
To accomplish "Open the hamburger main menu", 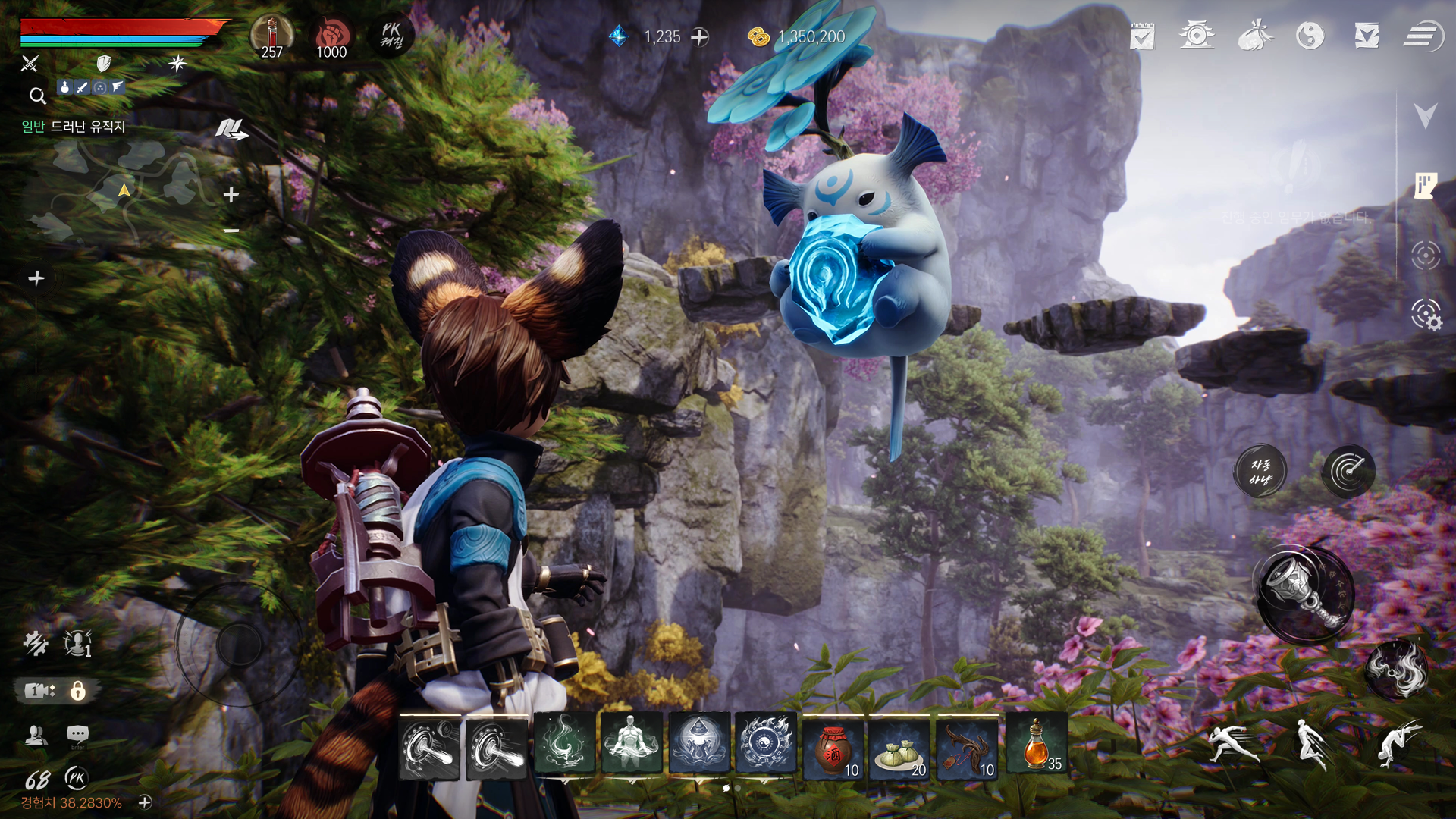I will click(1422, 36).
